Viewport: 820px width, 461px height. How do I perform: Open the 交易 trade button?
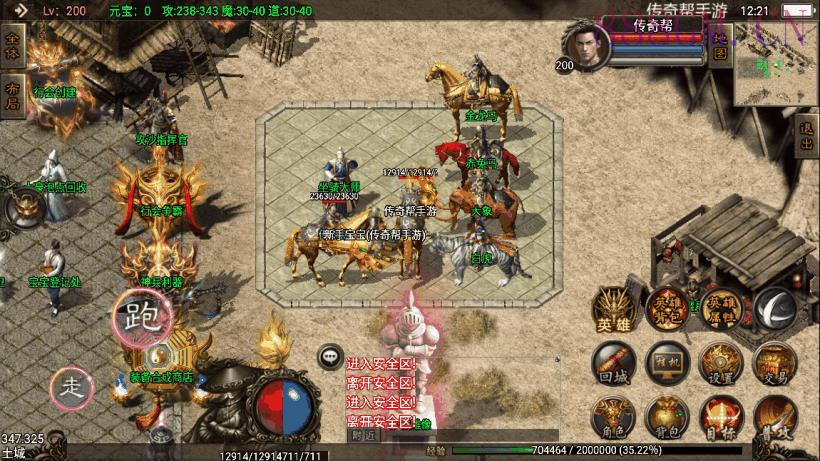click(772, 363)
